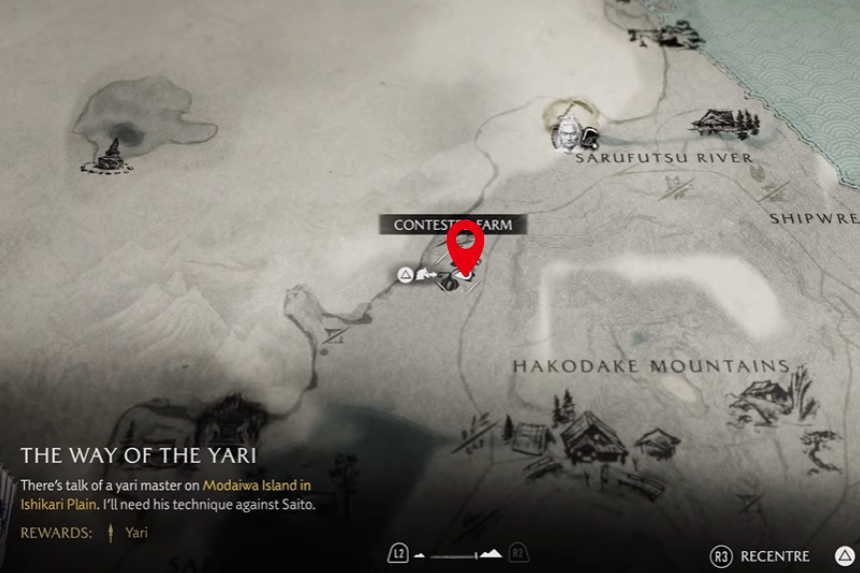This screenshot has height=573, width=860.
Task: Open the Contested Farm map label
Action: coord(452,225)
